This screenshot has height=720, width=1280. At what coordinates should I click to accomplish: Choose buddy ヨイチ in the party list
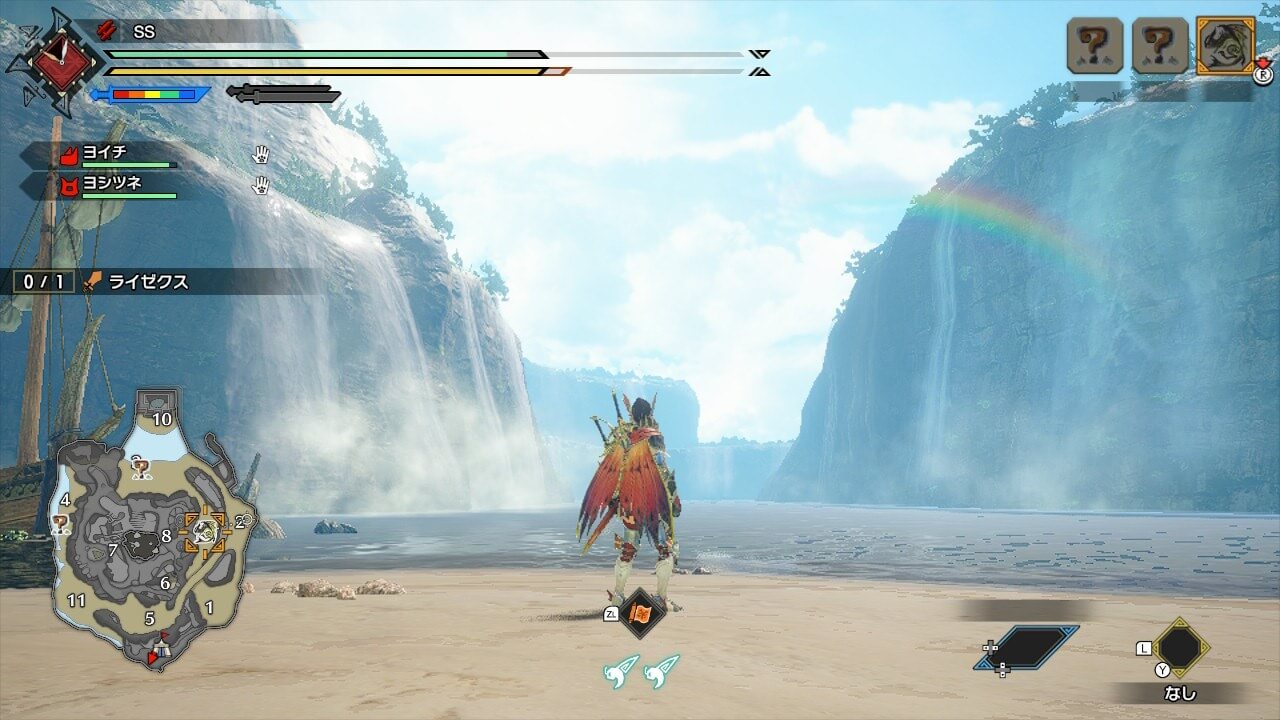click(x=125, y=154)
